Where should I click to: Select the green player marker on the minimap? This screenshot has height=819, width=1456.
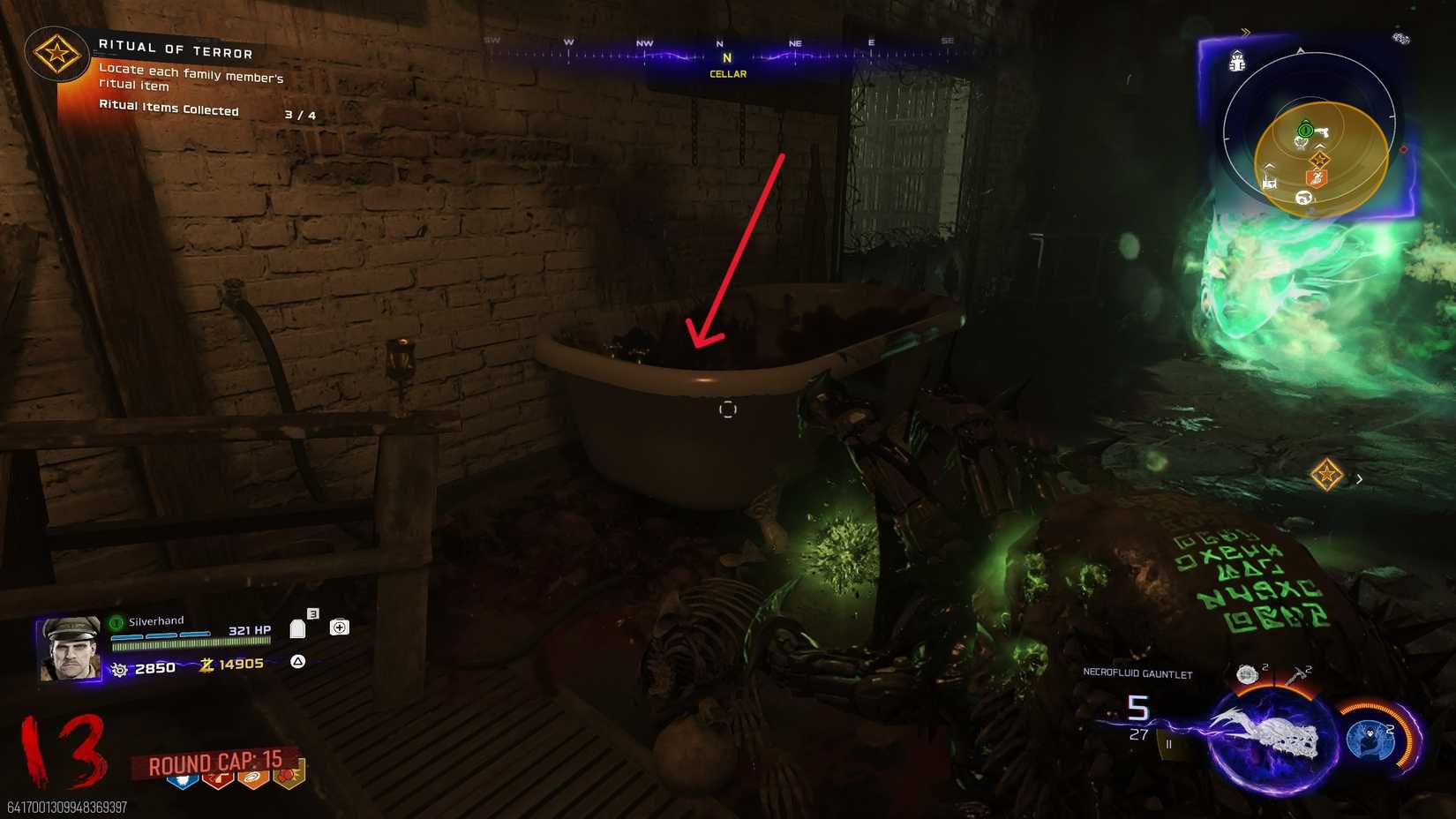click(1306, 130)
